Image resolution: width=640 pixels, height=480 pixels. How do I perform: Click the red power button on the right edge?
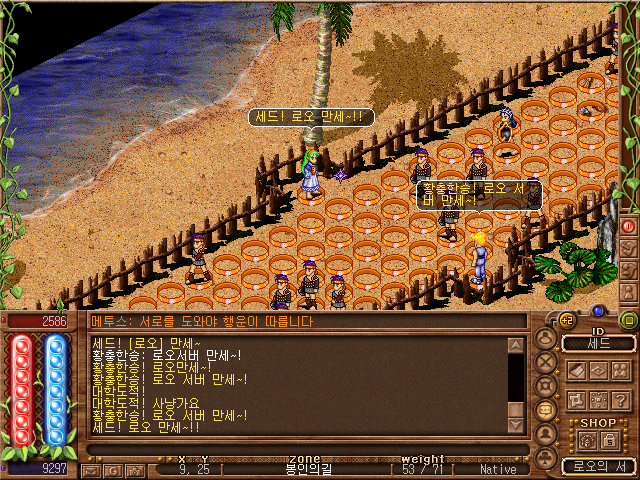tap(629, 226)
